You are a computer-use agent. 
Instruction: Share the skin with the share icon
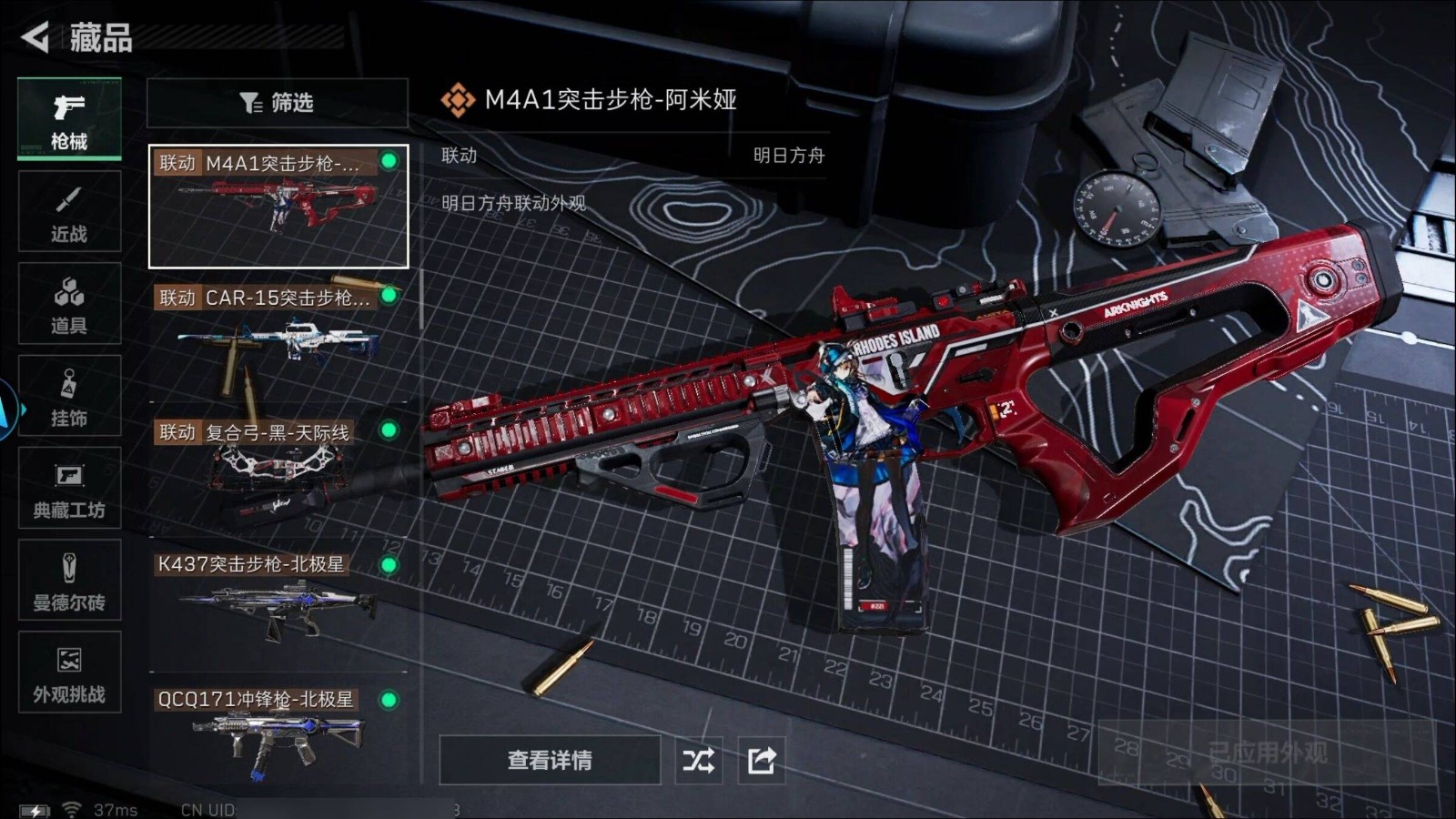point(762,760)
